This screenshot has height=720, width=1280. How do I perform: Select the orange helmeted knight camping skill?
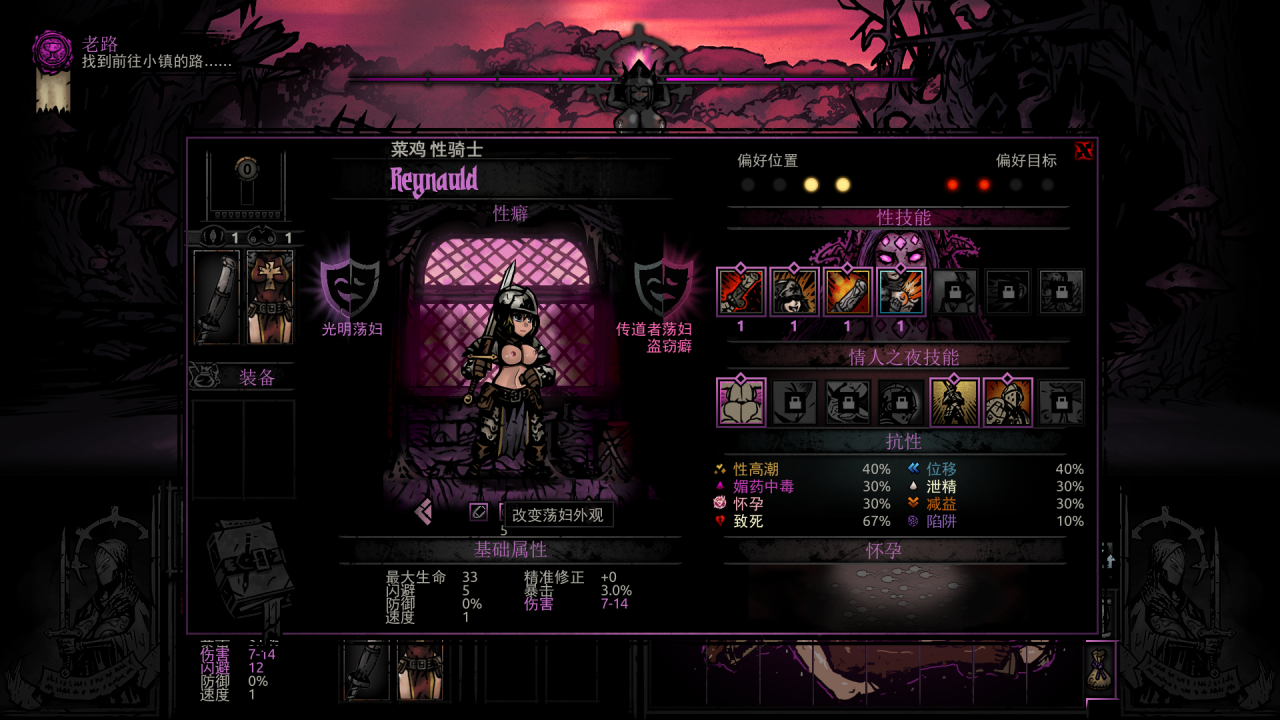click(x=1007, y=402)
